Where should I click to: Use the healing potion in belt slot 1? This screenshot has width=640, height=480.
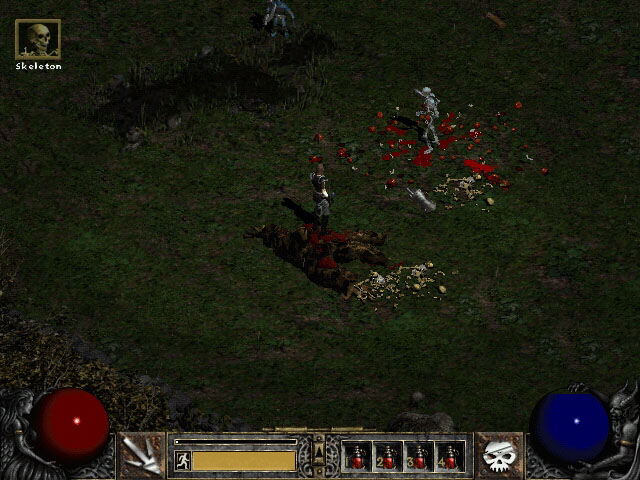[x=357, y=457]
